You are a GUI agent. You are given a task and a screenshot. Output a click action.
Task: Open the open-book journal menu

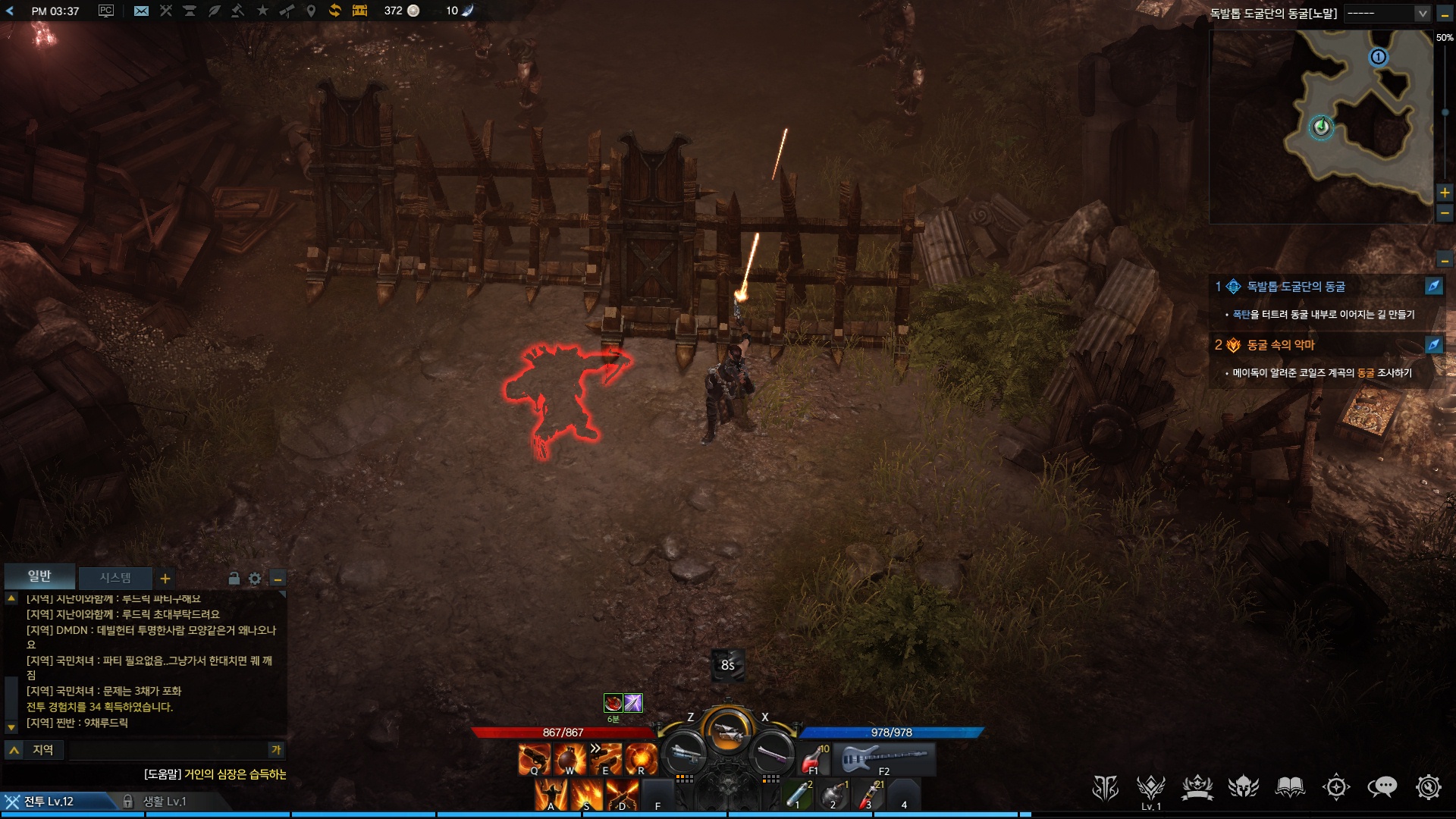coord(1289,788)
